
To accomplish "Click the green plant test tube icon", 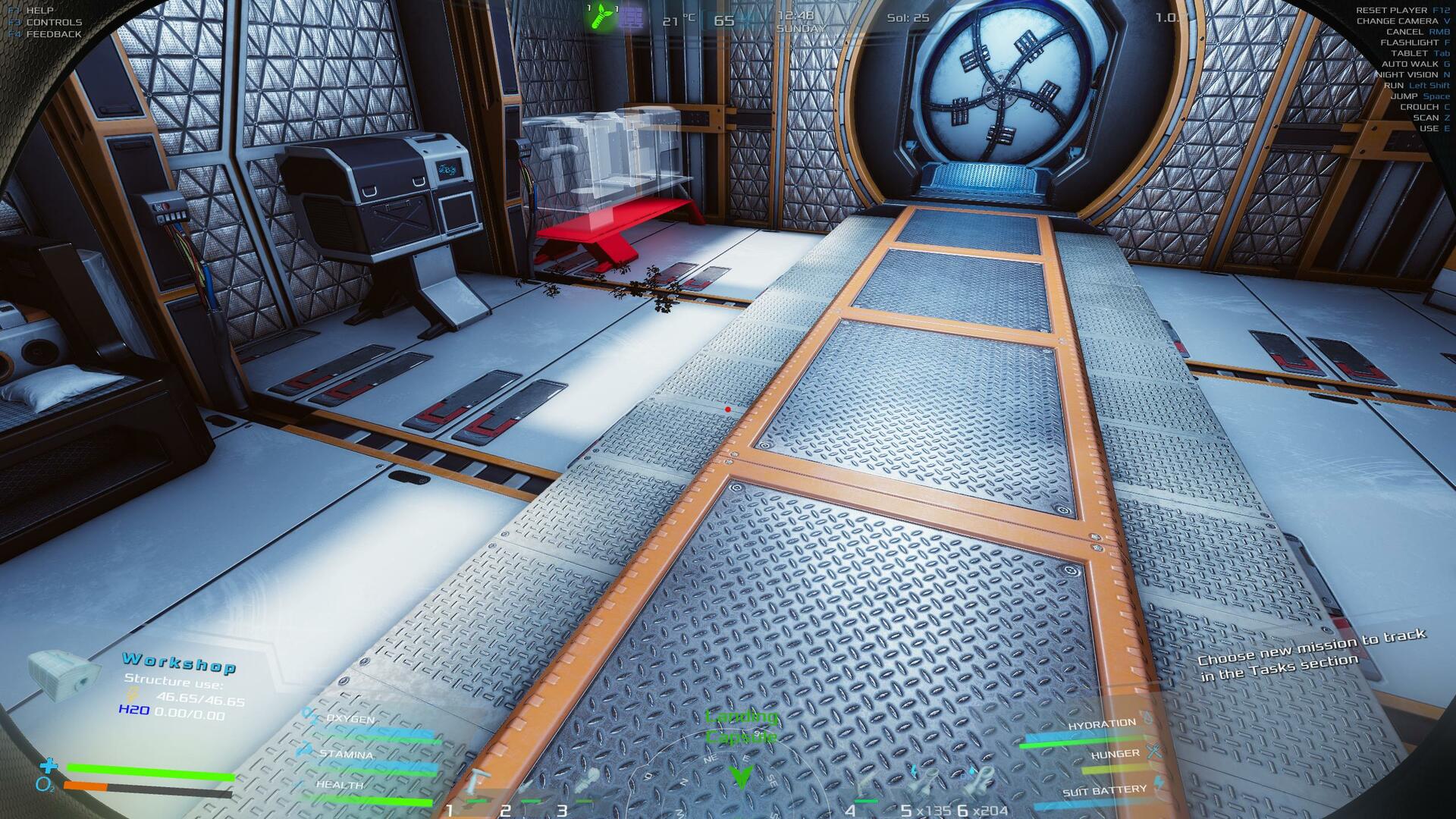I will coord(603,17).
